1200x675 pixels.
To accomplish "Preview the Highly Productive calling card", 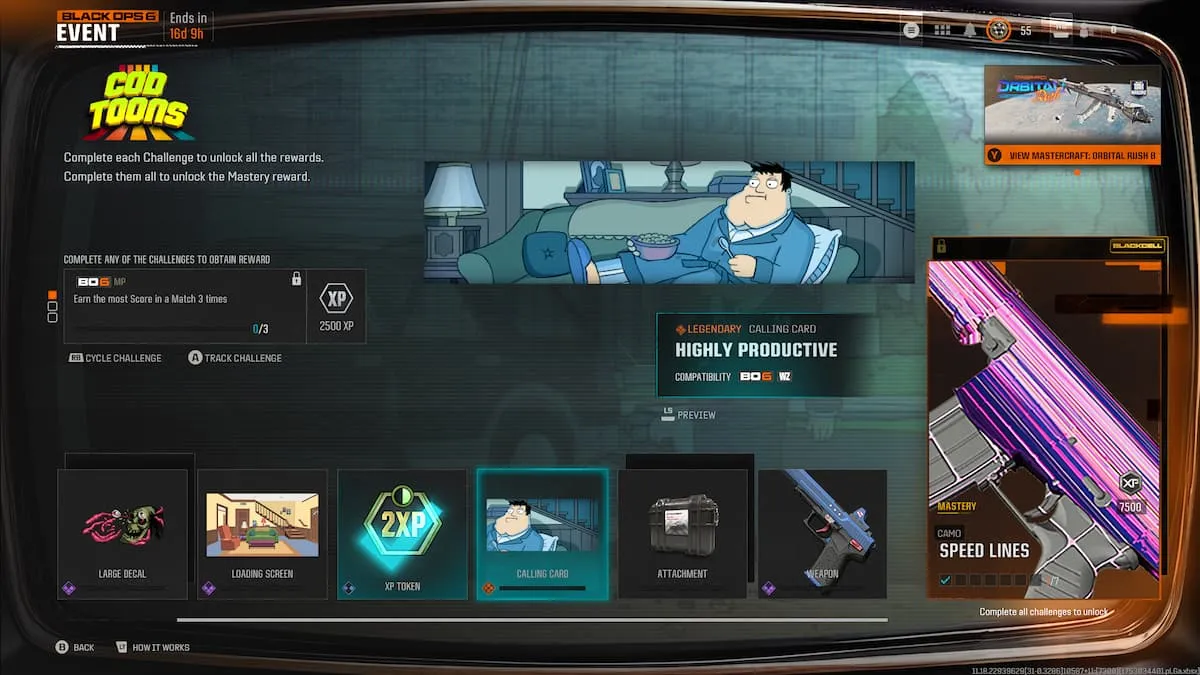I will tap(689, 414).
